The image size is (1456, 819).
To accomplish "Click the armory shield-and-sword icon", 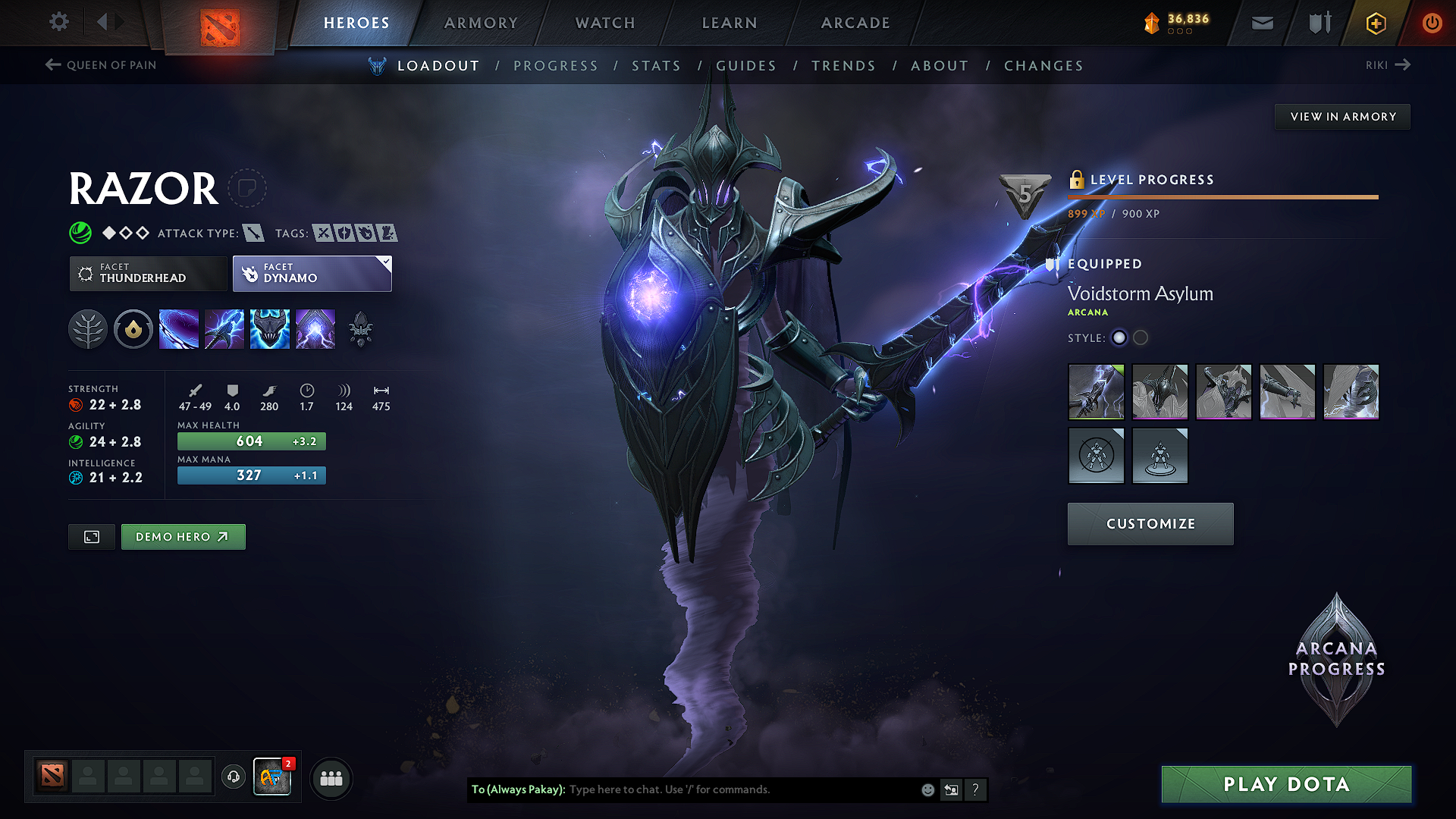I will click(1318, 23).
